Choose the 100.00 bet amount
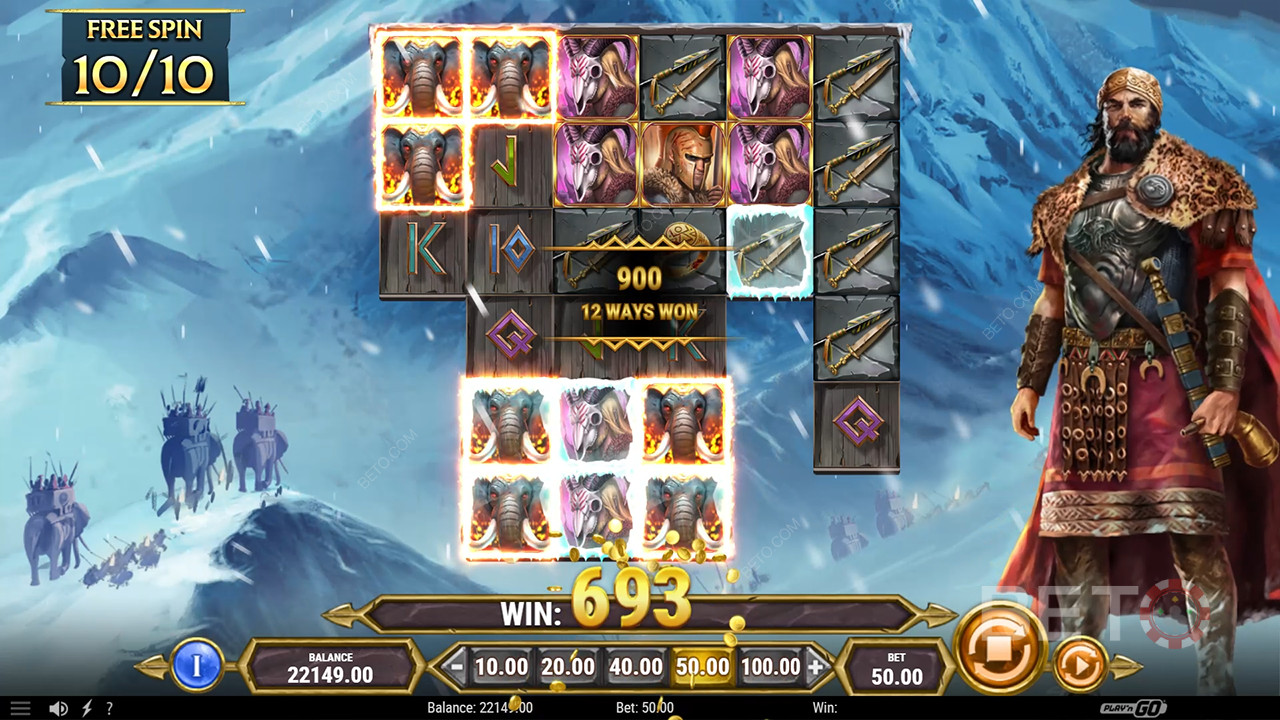The width and height of the screenshot is (1280, 720). [x=770, y=667]
